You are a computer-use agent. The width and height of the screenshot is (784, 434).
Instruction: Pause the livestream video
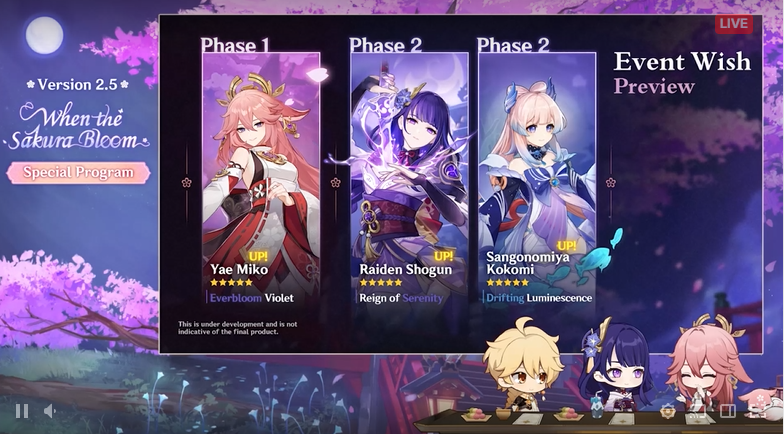click(21, 410)
